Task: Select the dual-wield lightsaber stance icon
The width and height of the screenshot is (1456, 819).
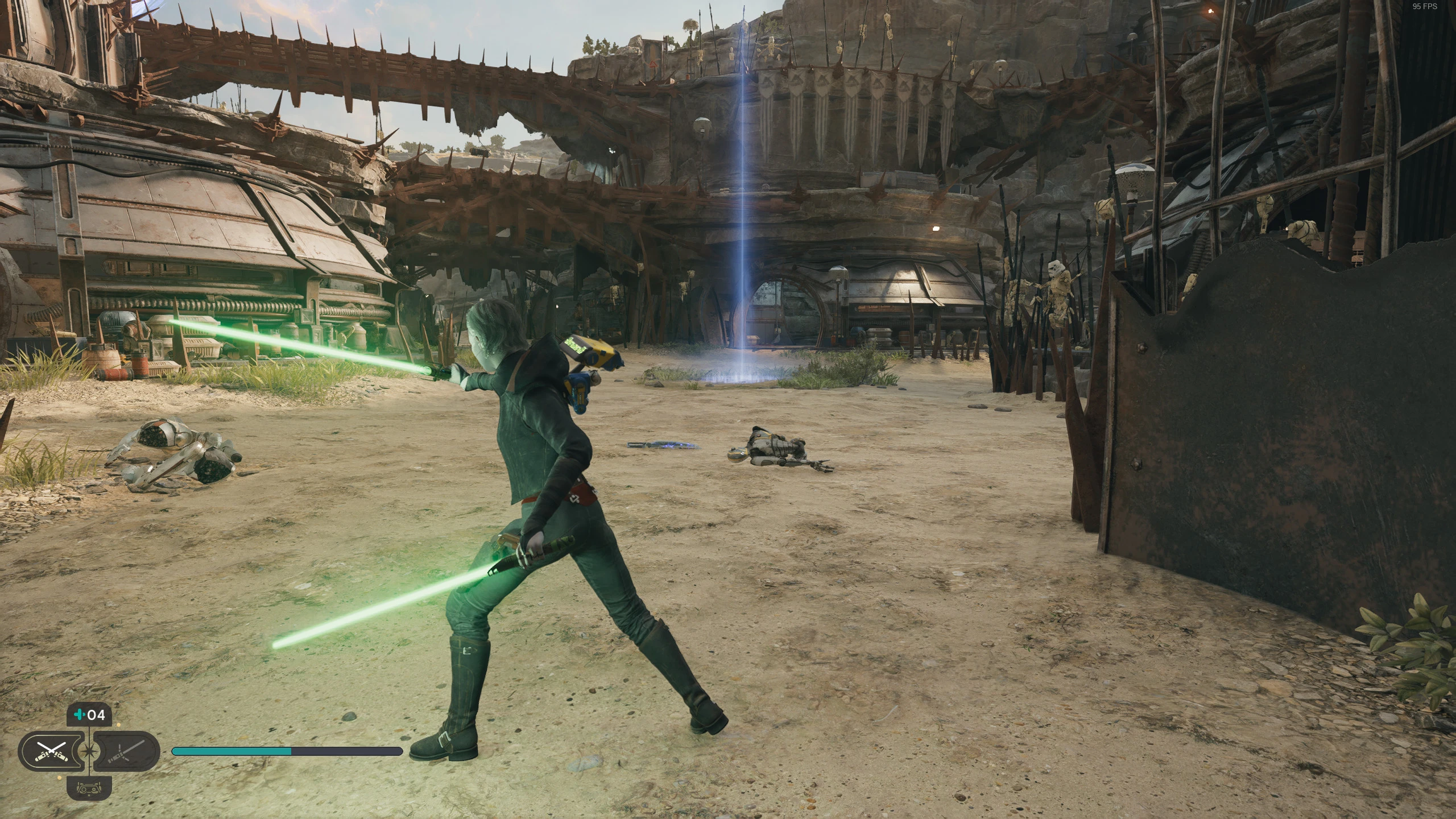Action: [51, 751]
